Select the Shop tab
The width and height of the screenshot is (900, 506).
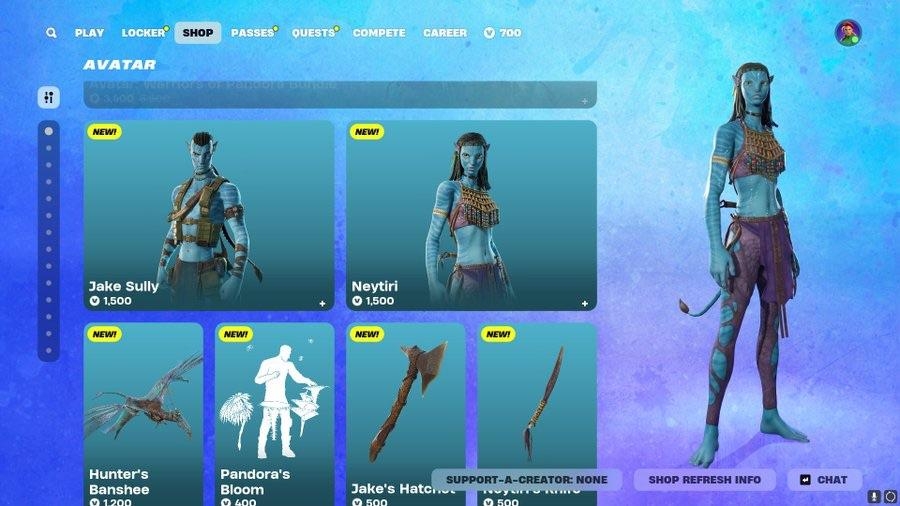[198, 33]
